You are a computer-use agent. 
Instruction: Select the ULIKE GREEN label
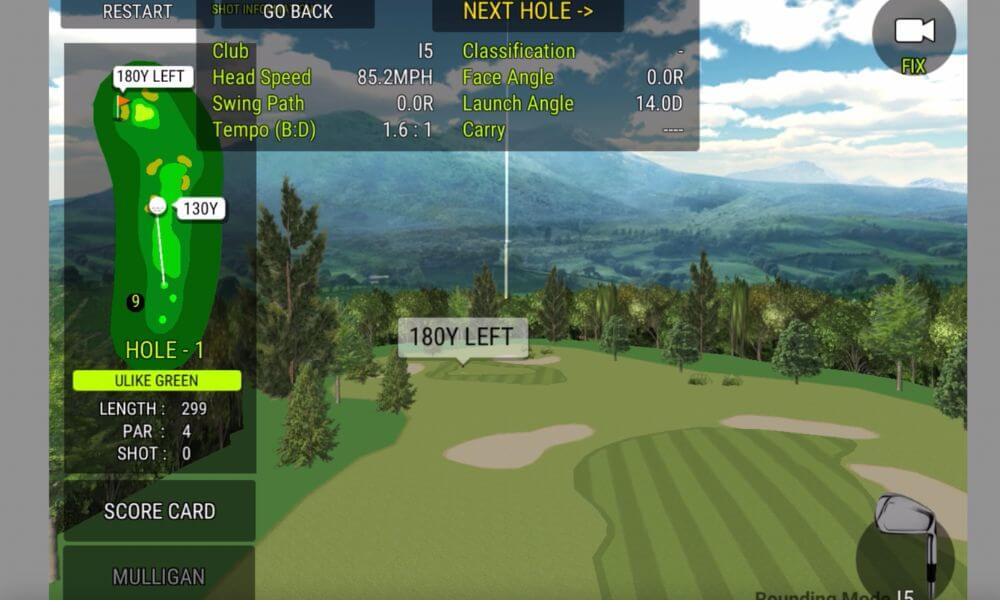(157, 381)
